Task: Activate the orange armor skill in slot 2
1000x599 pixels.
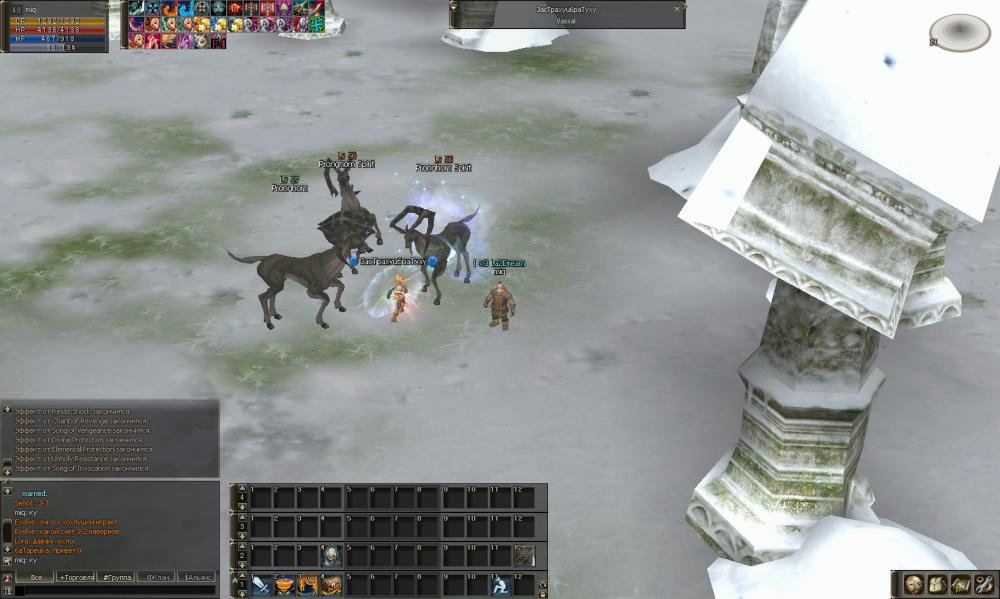Action: click(285, 585)
